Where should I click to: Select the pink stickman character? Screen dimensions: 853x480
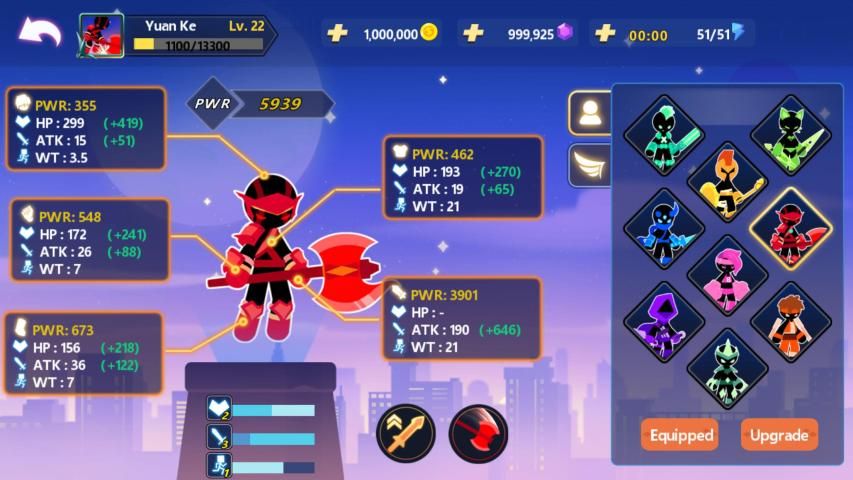tap(728, 275)
